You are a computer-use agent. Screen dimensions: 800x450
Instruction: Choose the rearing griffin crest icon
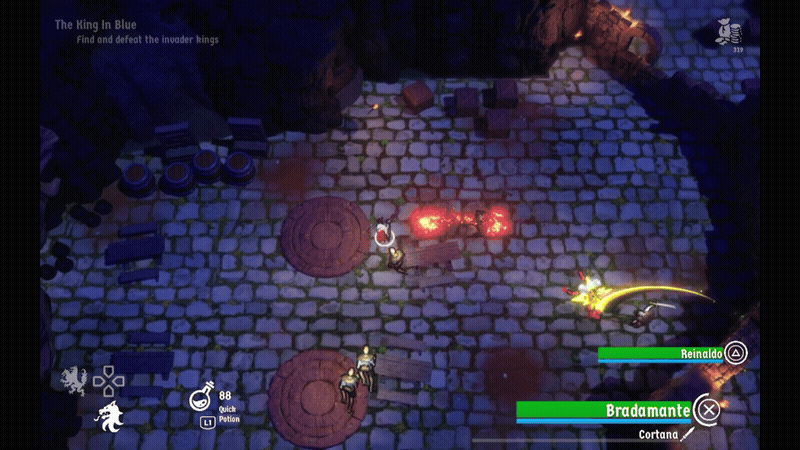click(x=73, y=379)
